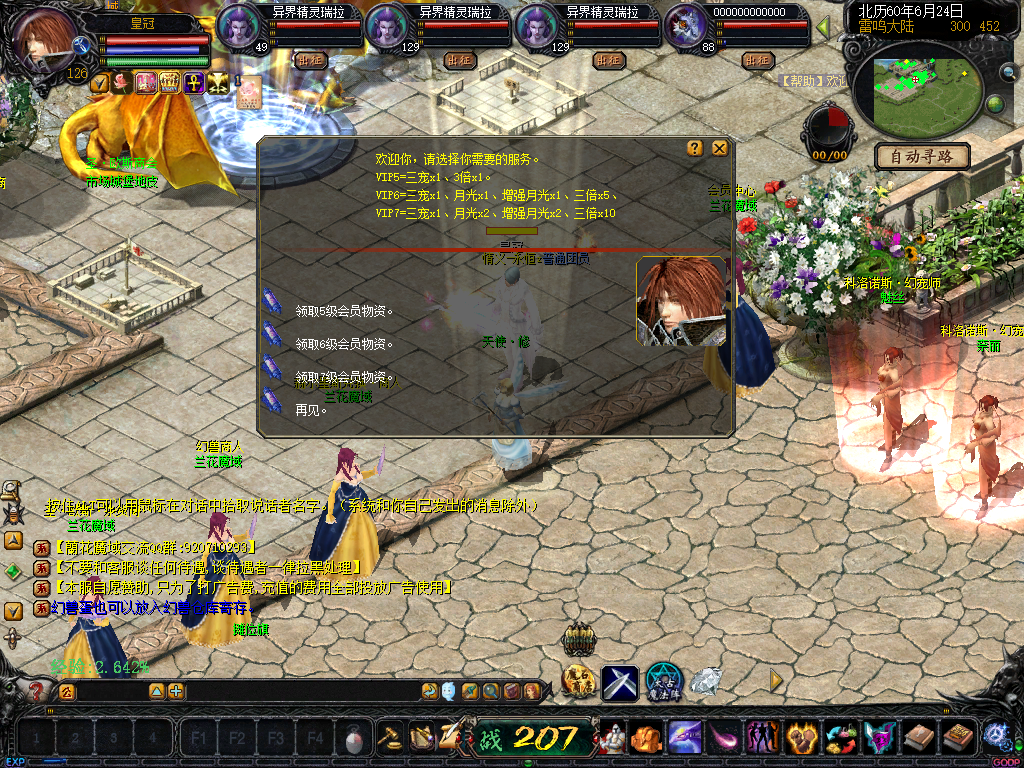The image size is (1024, 768).
Task: Collapse the pet bar with green arrow
Action: coord(823,27)
